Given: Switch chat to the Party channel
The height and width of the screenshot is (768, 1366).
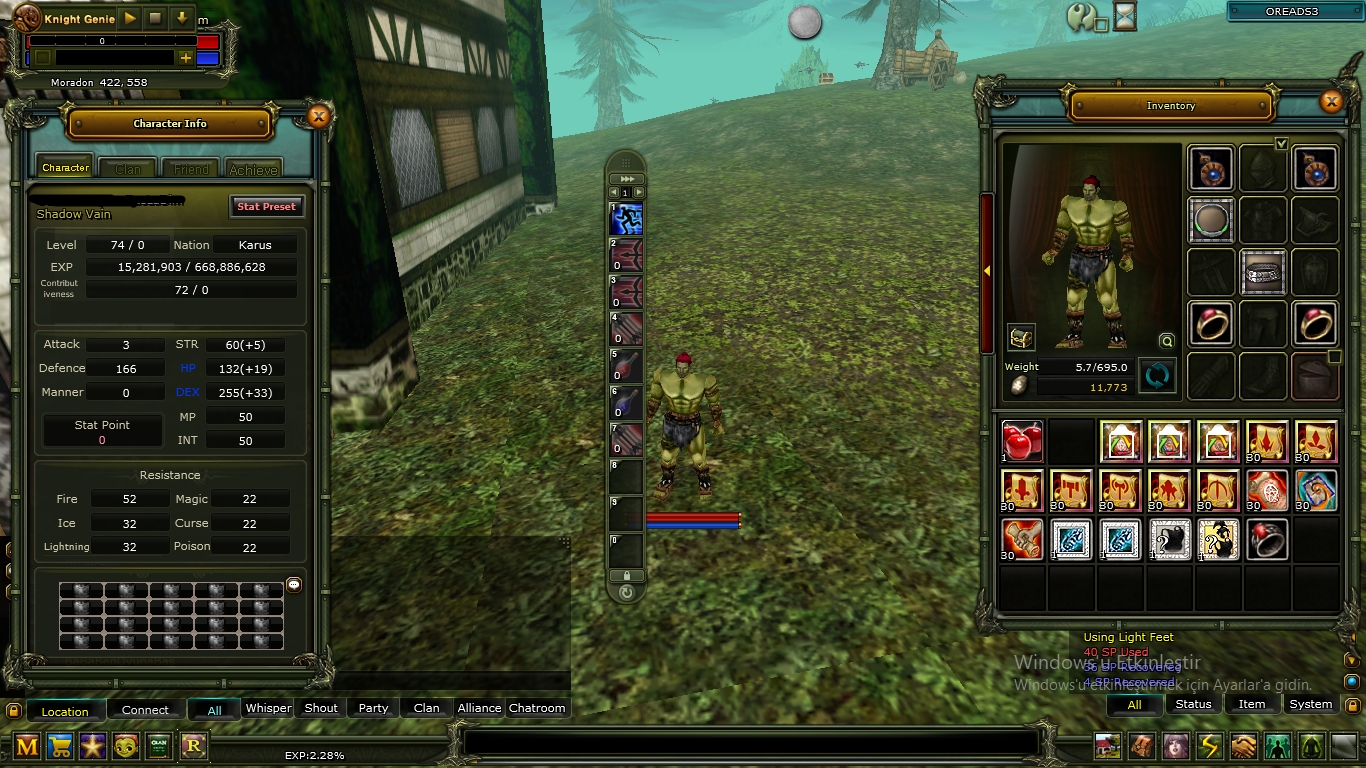Looking at the screenshot, I should click(373, 708).
